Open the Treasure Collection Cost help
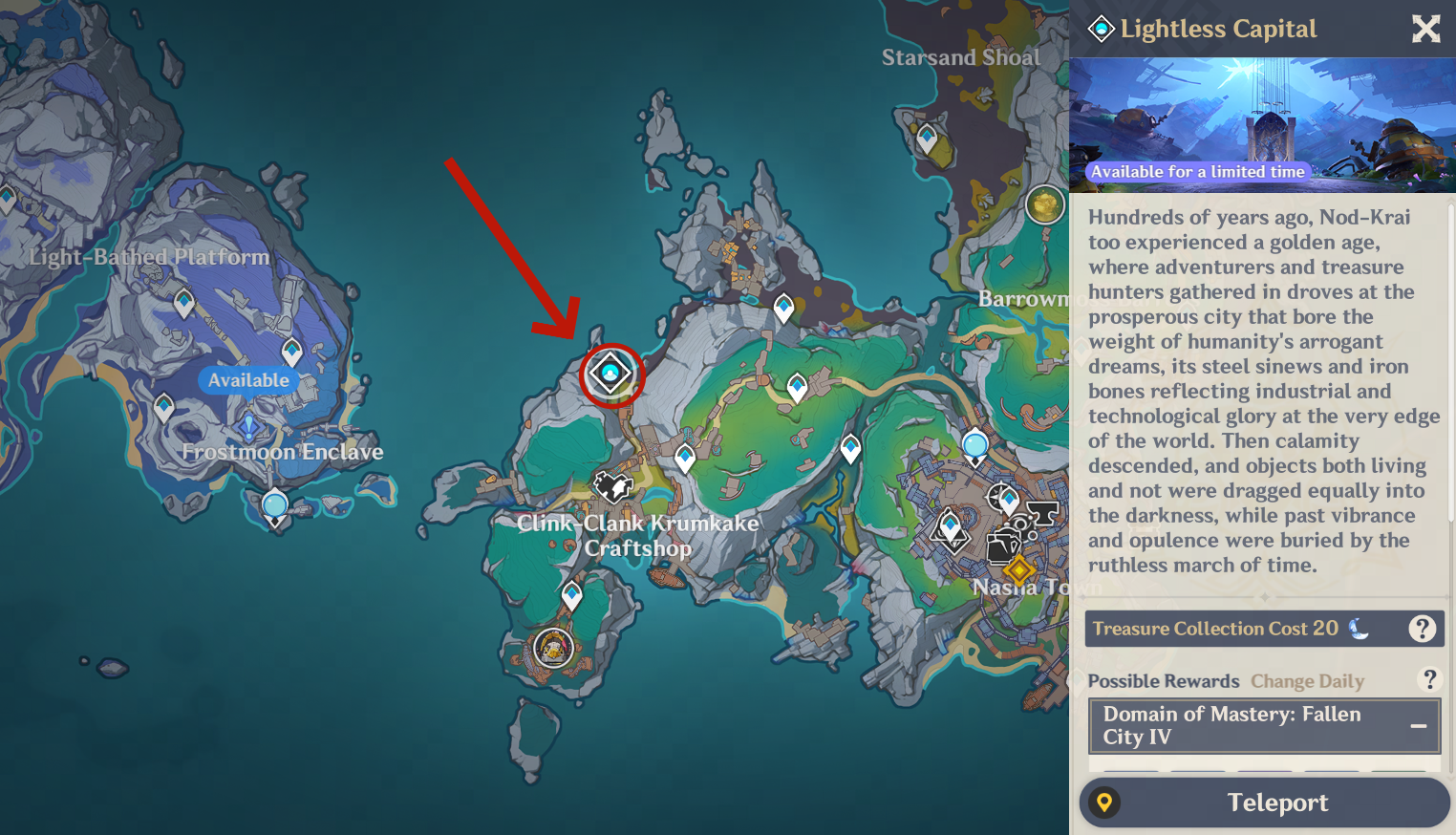1456x835 pixels. pyautogui.click(x=1422, y=629)
